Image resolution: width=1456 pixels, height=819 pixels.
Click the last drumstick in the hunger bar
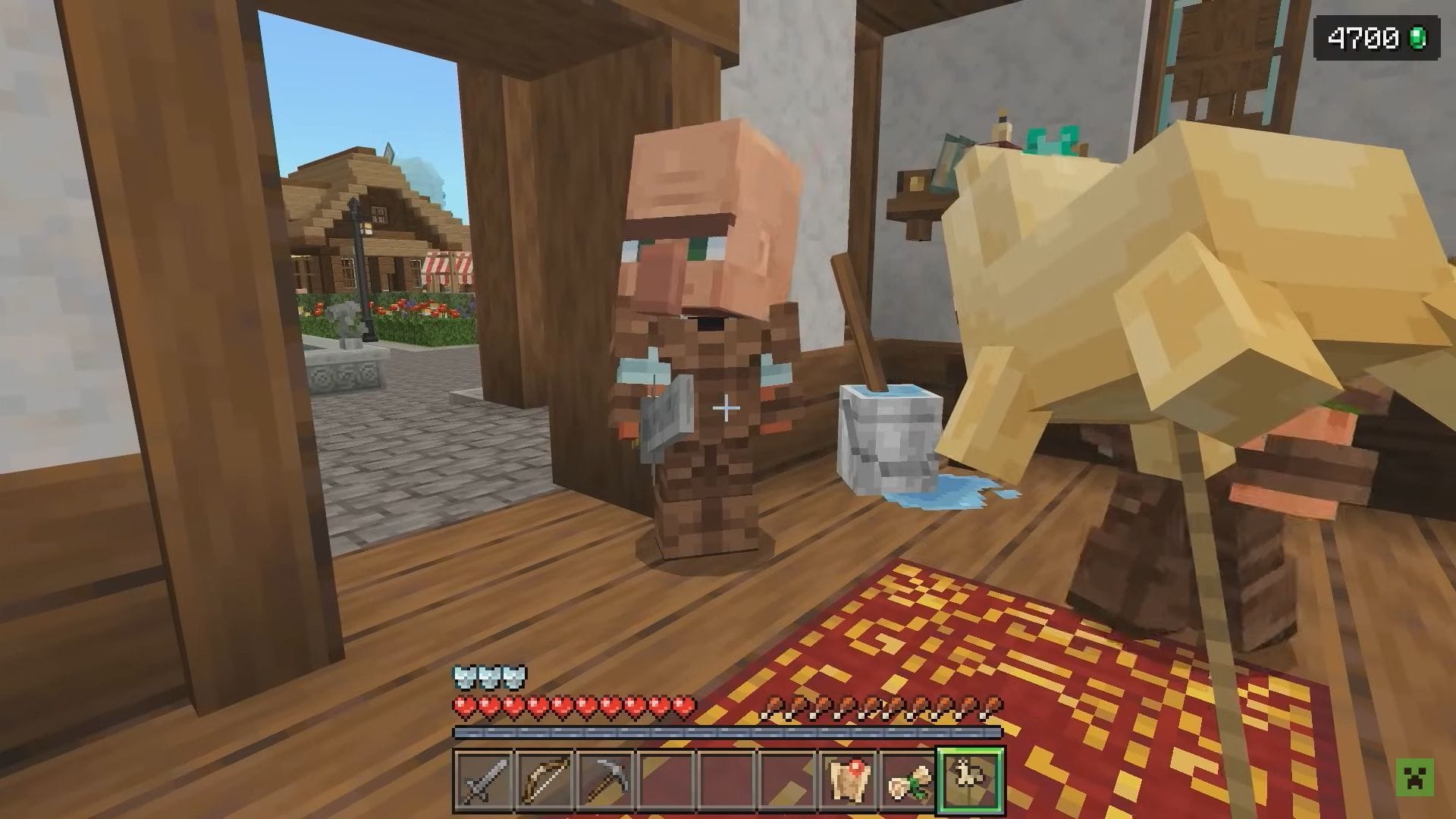pyautogui.click(x=990, y=703)
